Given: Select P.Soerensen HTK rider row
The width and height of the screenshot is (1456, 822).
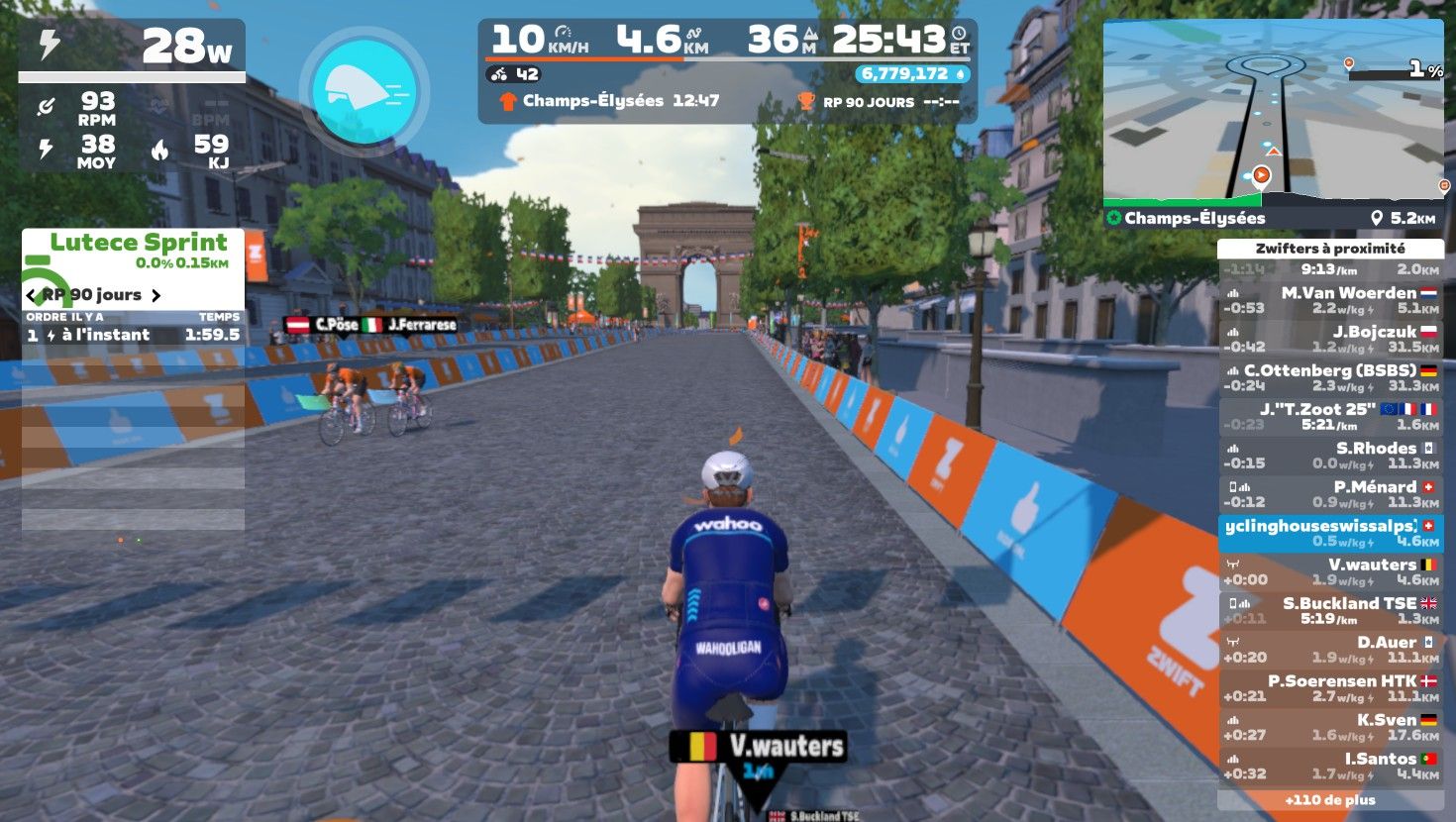Looking at the screenshot, I should coord(1330,687).
